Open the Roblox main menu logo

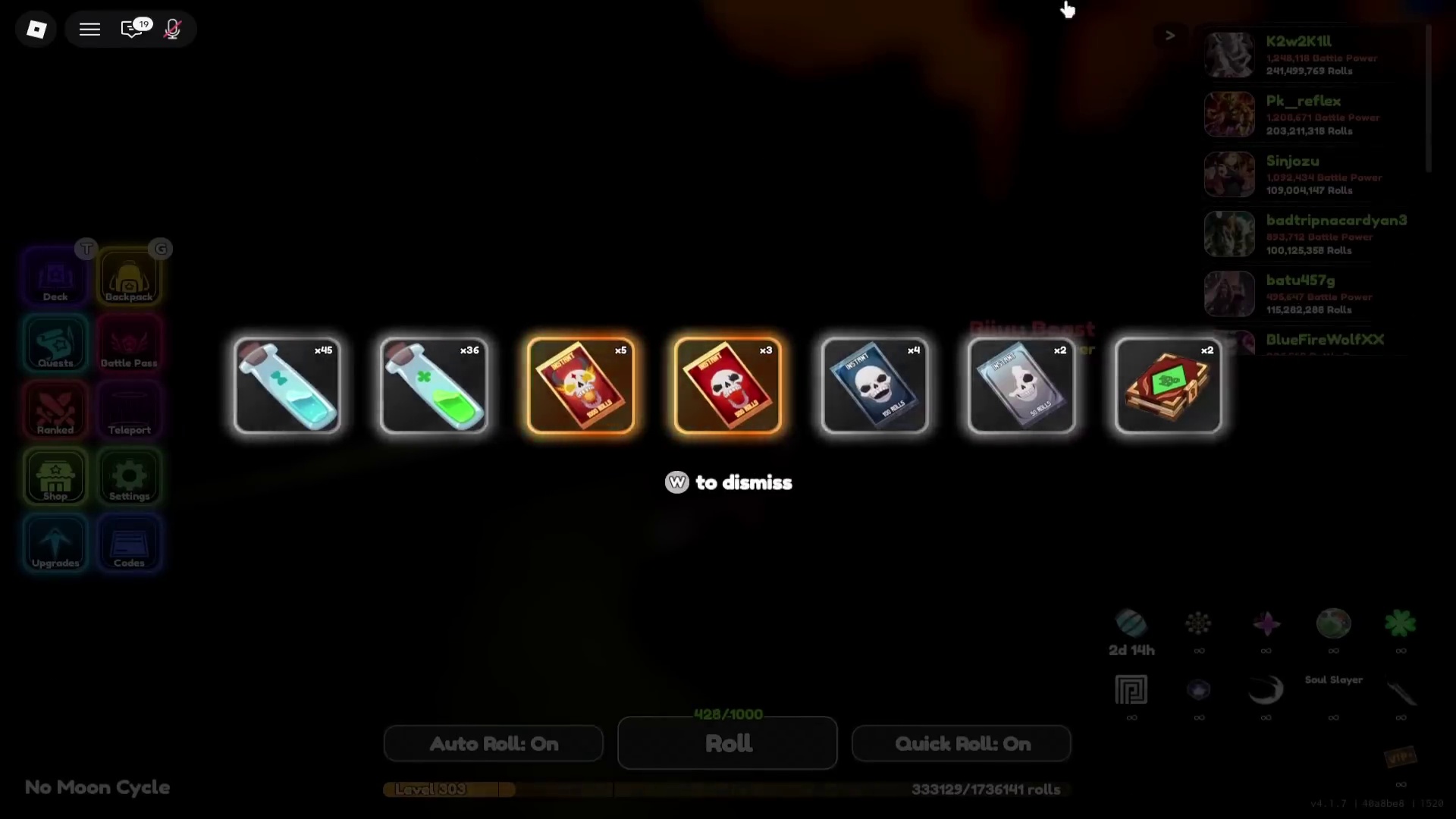(36, 30)
